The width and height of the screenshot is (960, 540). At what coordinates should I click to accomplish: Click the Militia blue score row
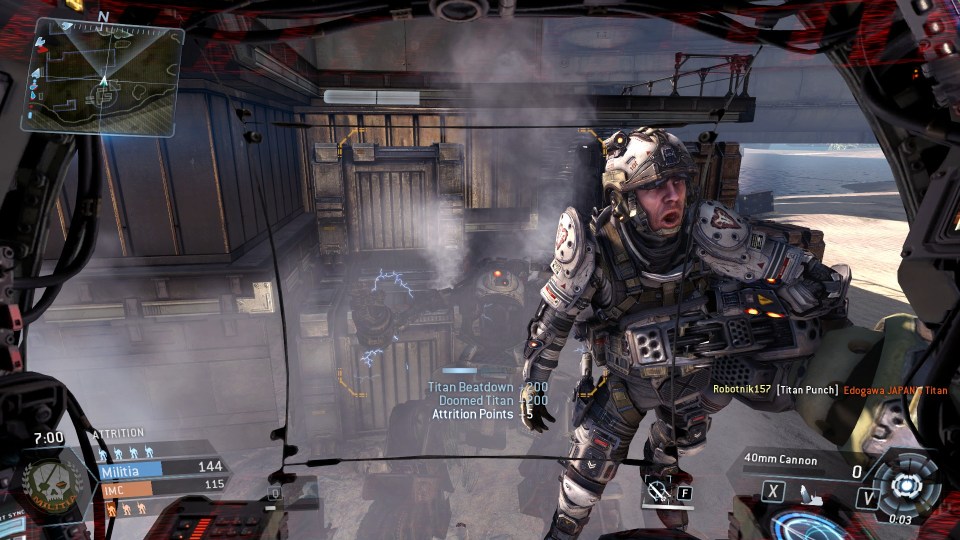[x=162, y=467]
